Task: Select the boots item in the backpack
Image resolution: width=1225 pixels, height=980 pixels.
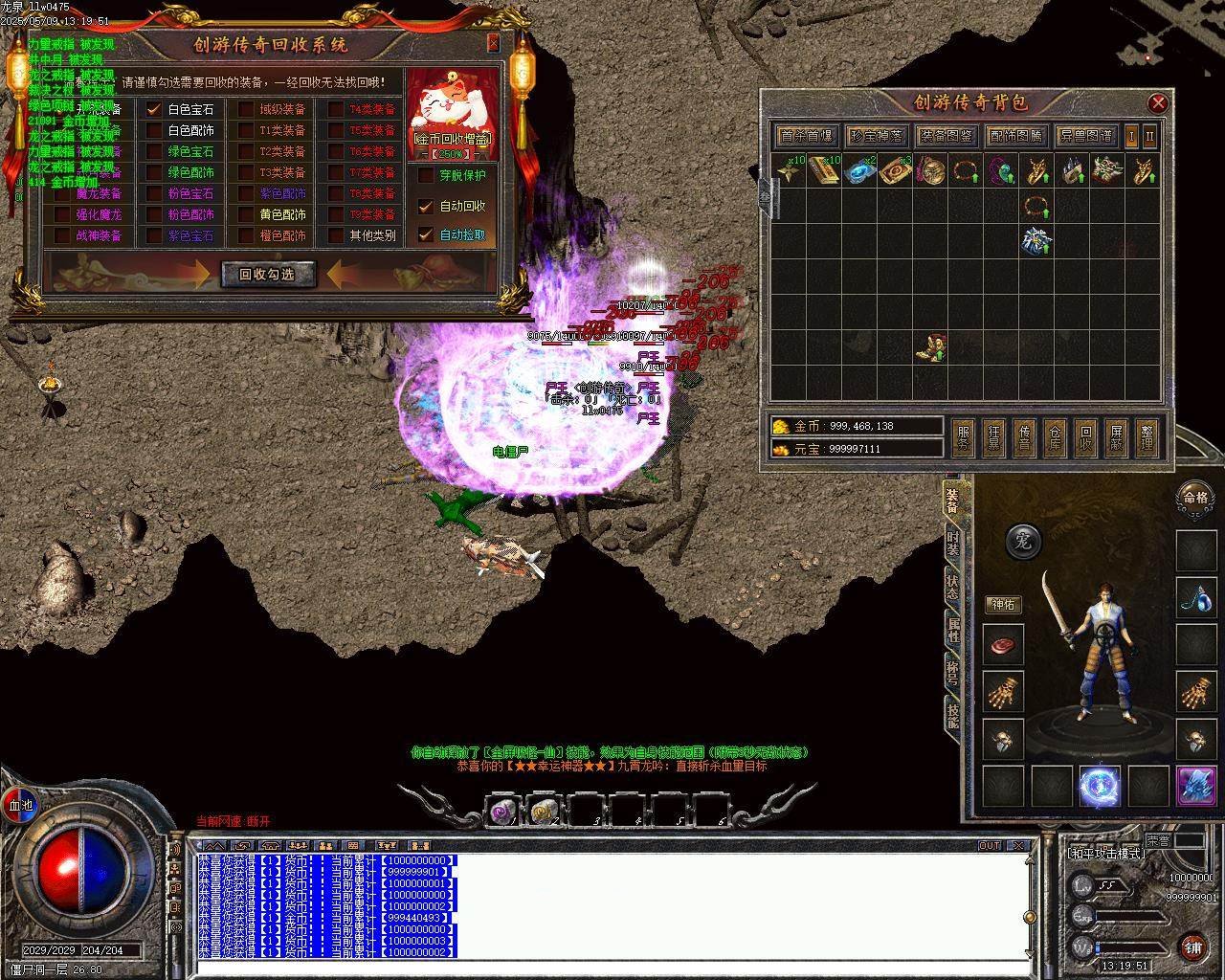Action: [x=930, y=347]
